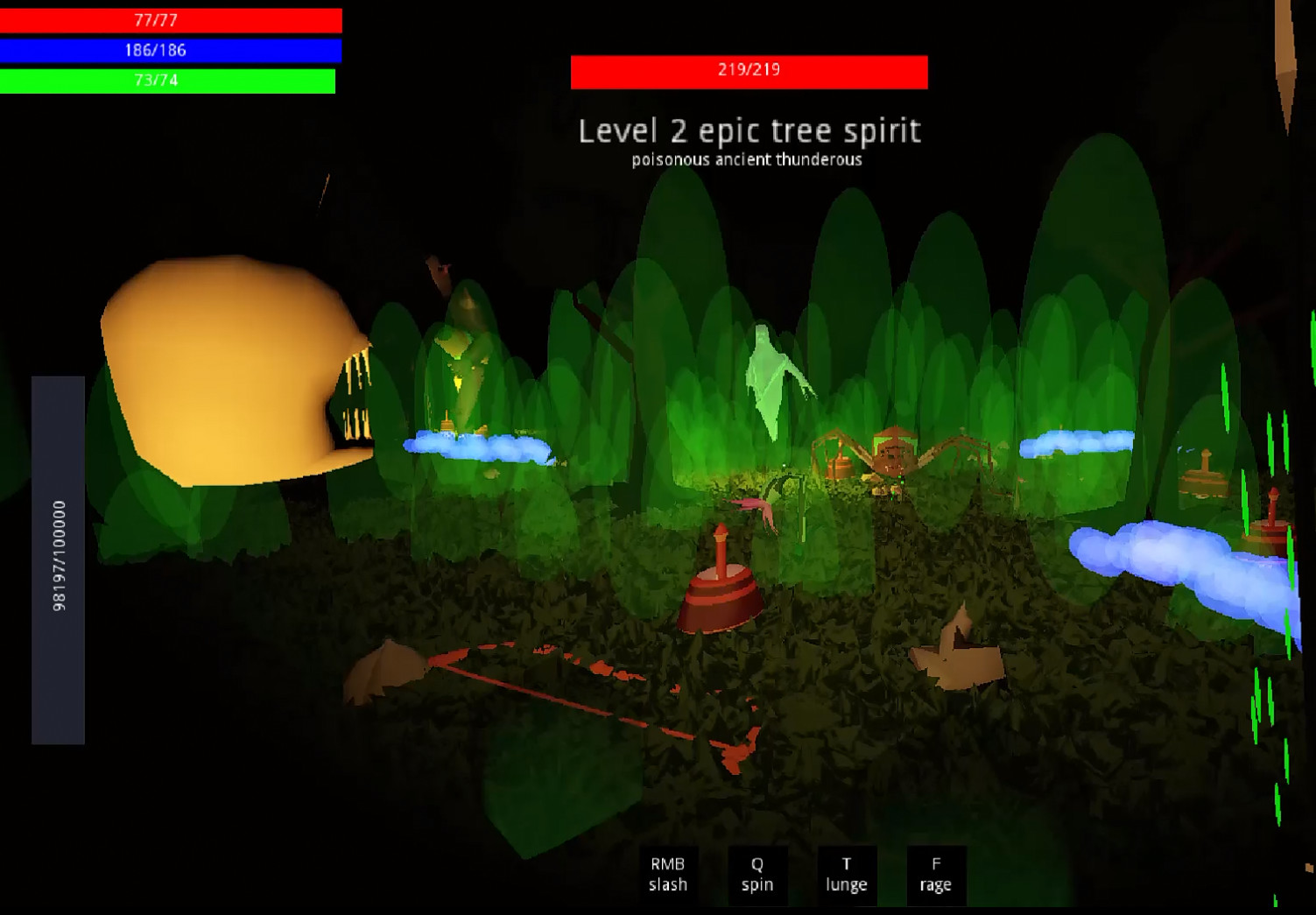The height and width of the screenshot is (915, 1316).
Task: Select the blue mana bar 186/186
Action: click(171, 51)
